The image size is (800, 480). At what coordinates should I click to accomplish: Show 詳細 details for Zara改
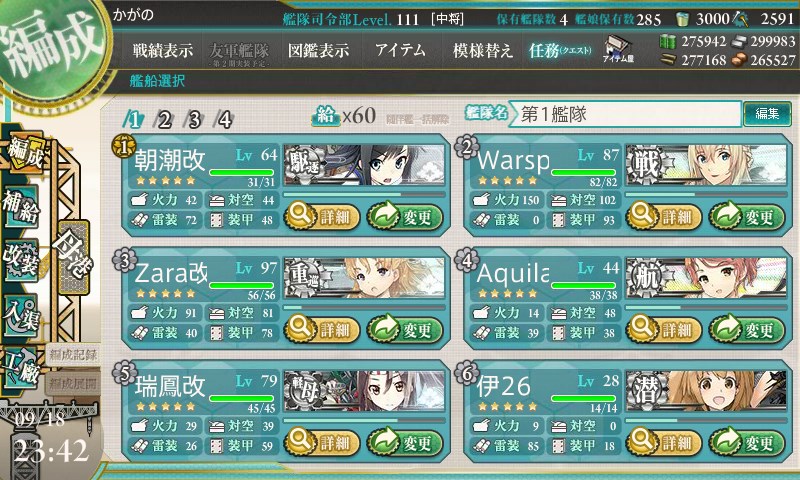(321, 328)
